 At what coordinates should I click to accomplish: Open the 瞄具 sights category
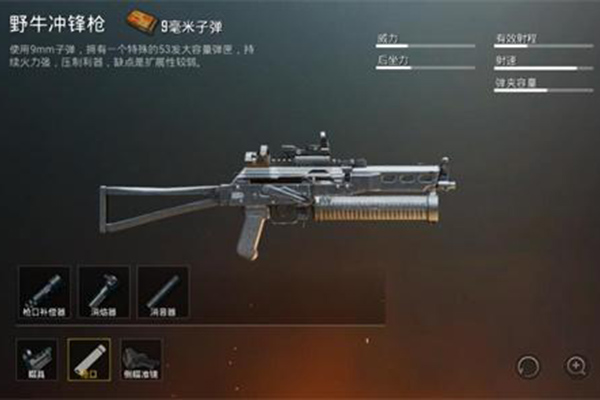tap(36, 358)
